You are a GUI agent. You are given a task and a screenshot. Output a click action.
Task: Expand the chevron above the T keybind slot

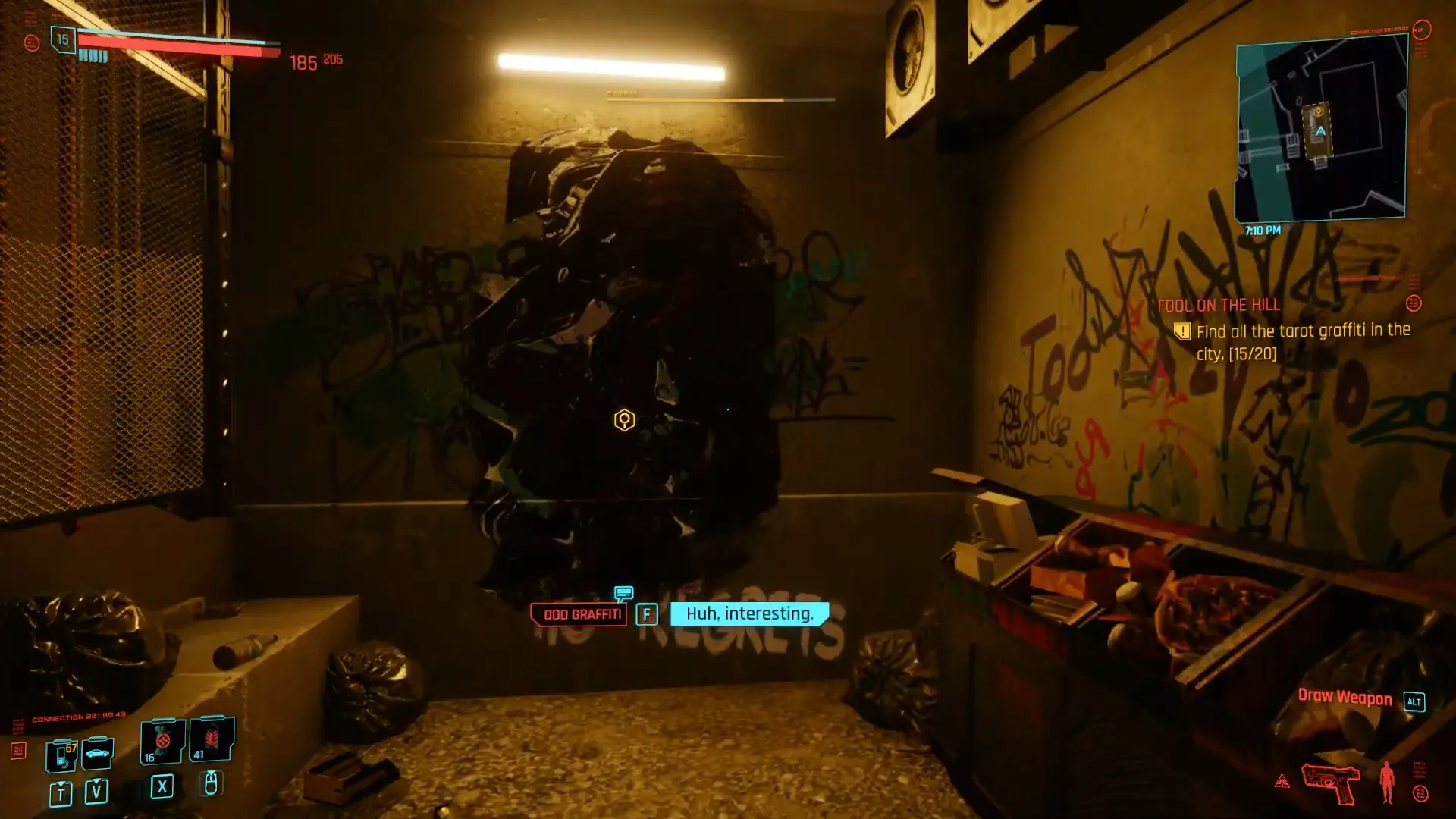(x=61, y=784)
